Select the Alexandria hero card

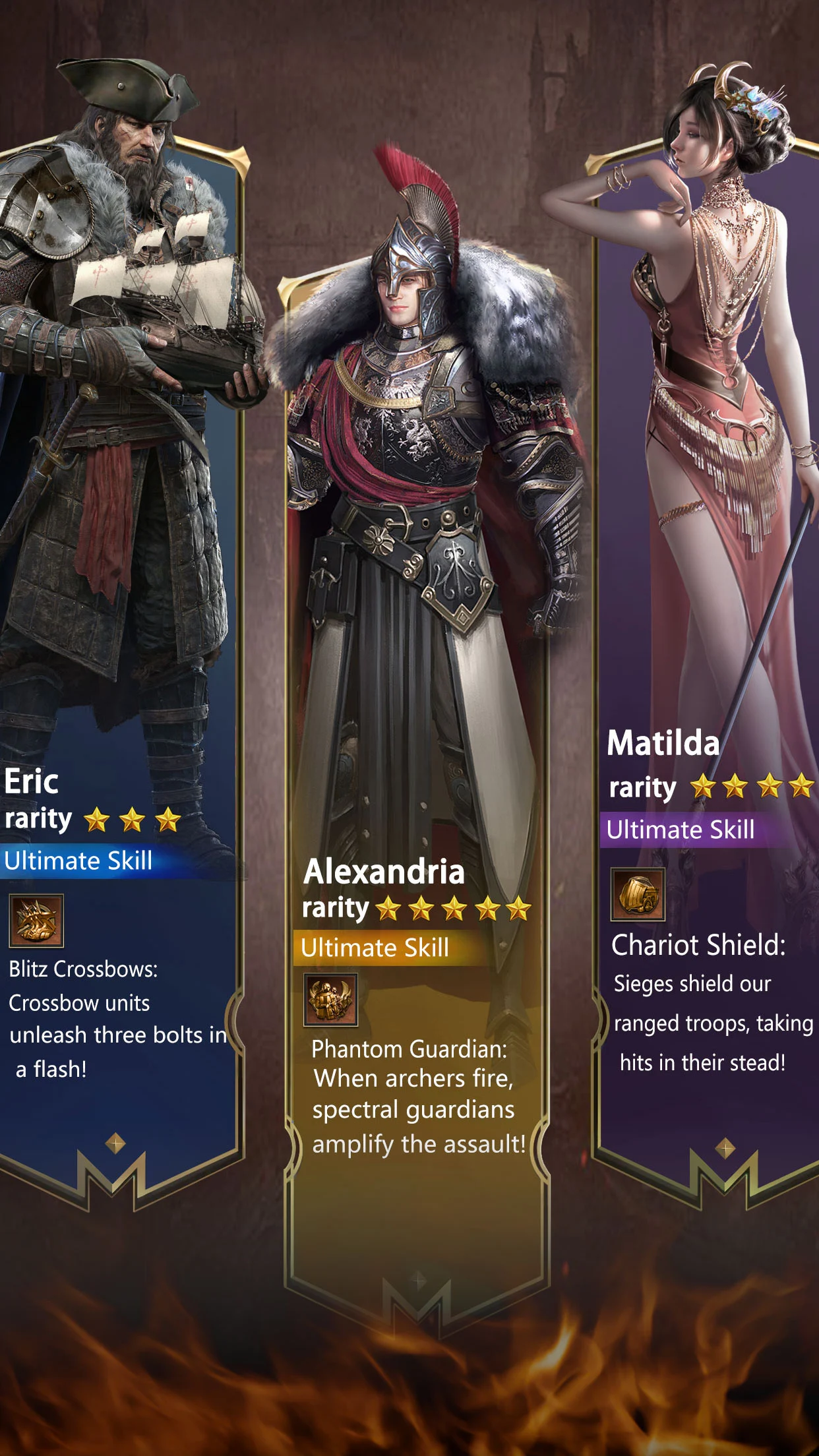point(417,725)
